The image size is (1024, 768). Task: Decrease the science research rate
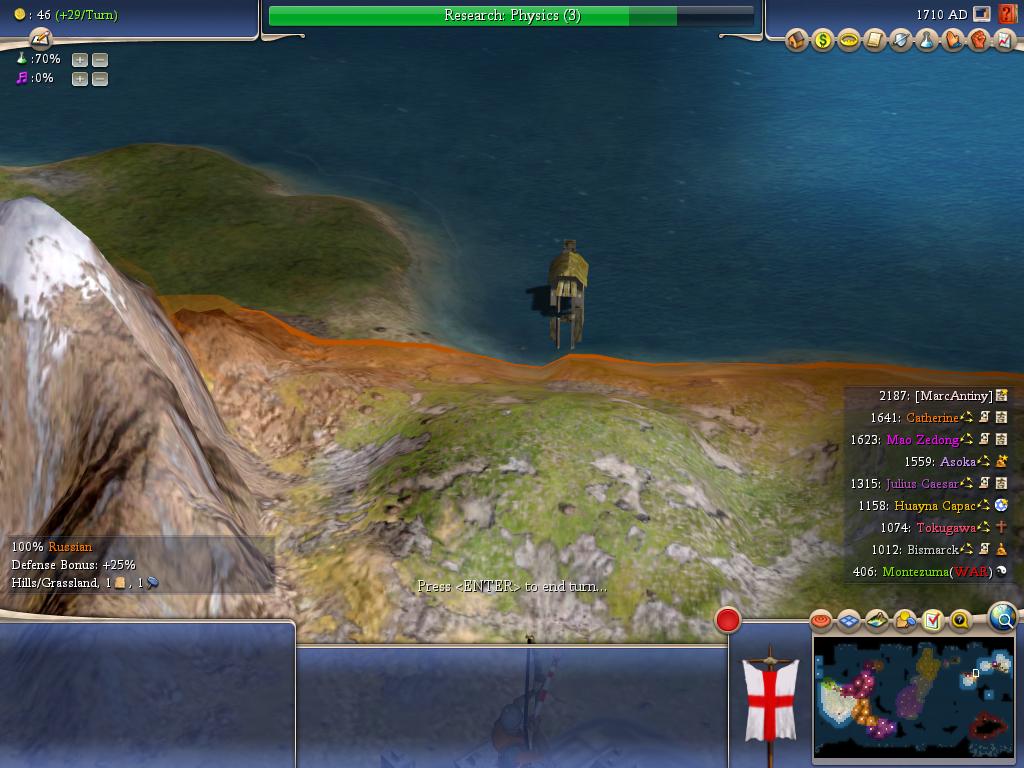99,59
